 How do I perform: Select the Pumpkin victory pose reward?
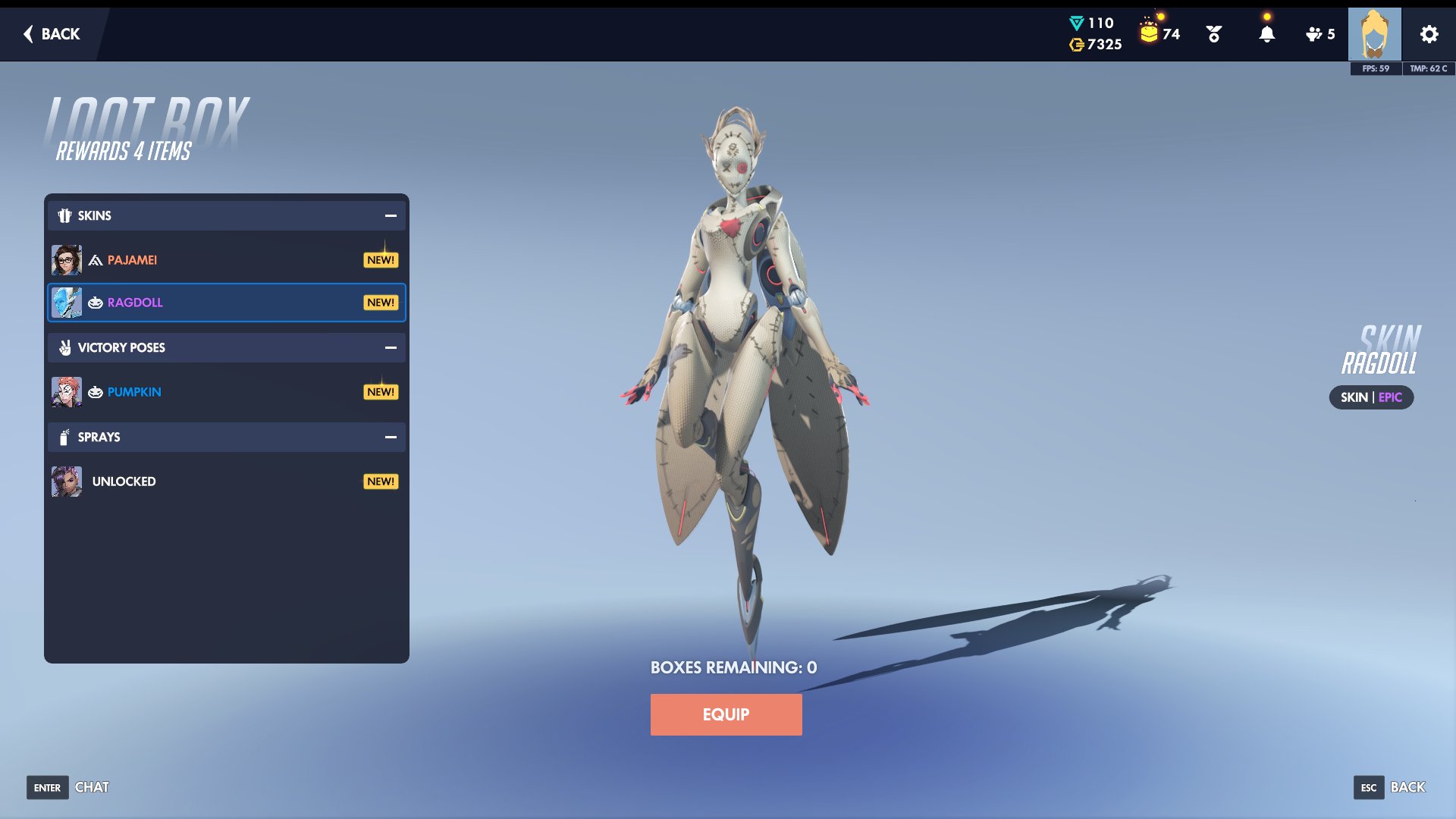[226, 392]
